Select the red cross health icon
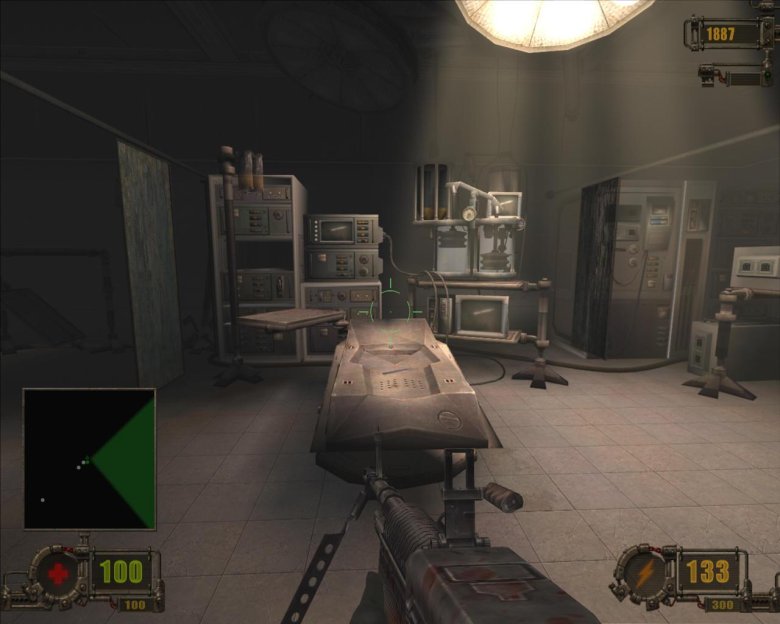 58,574
